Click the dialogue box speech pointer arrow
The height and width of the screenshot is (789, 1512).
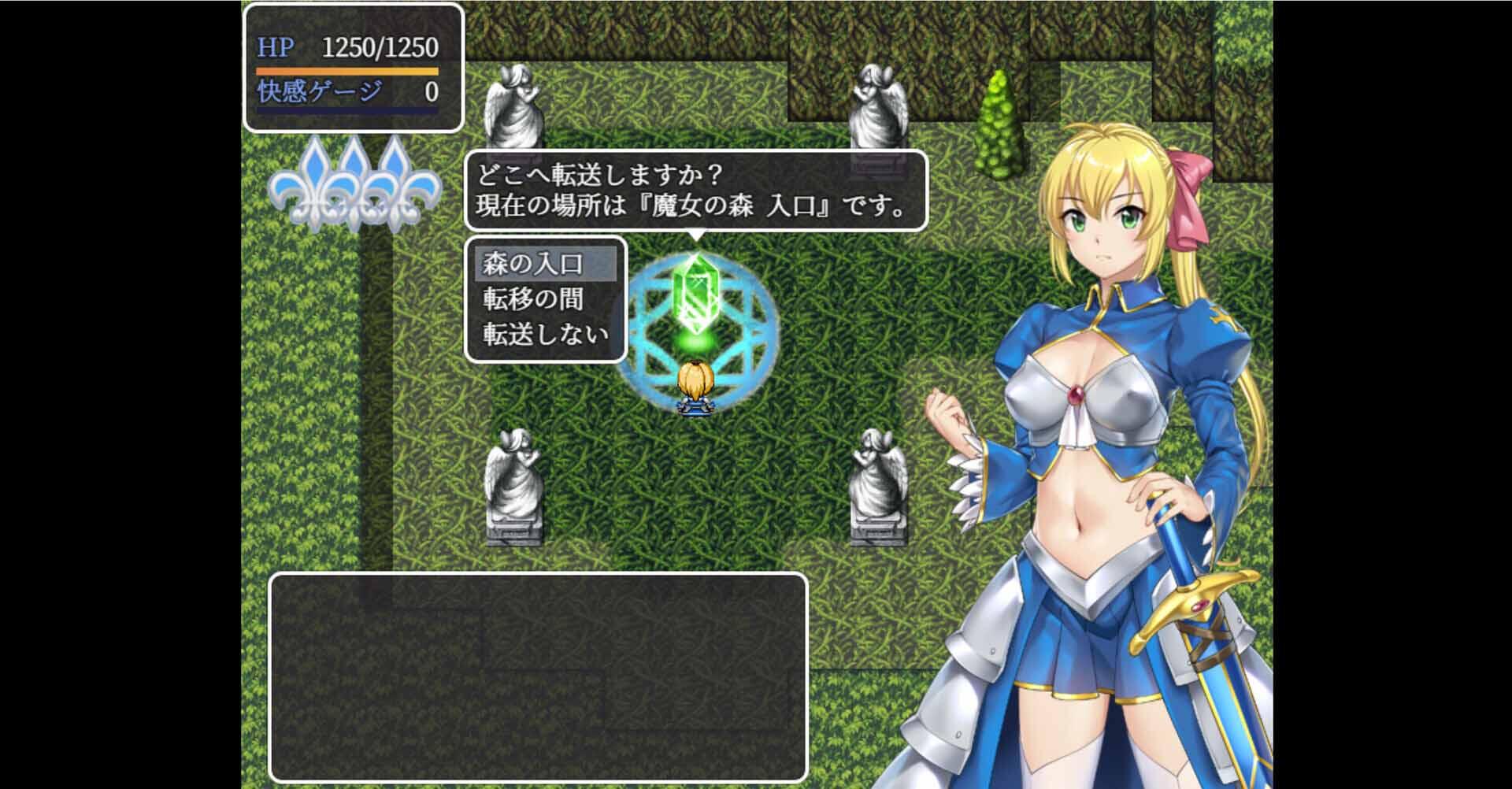point(696,232)
